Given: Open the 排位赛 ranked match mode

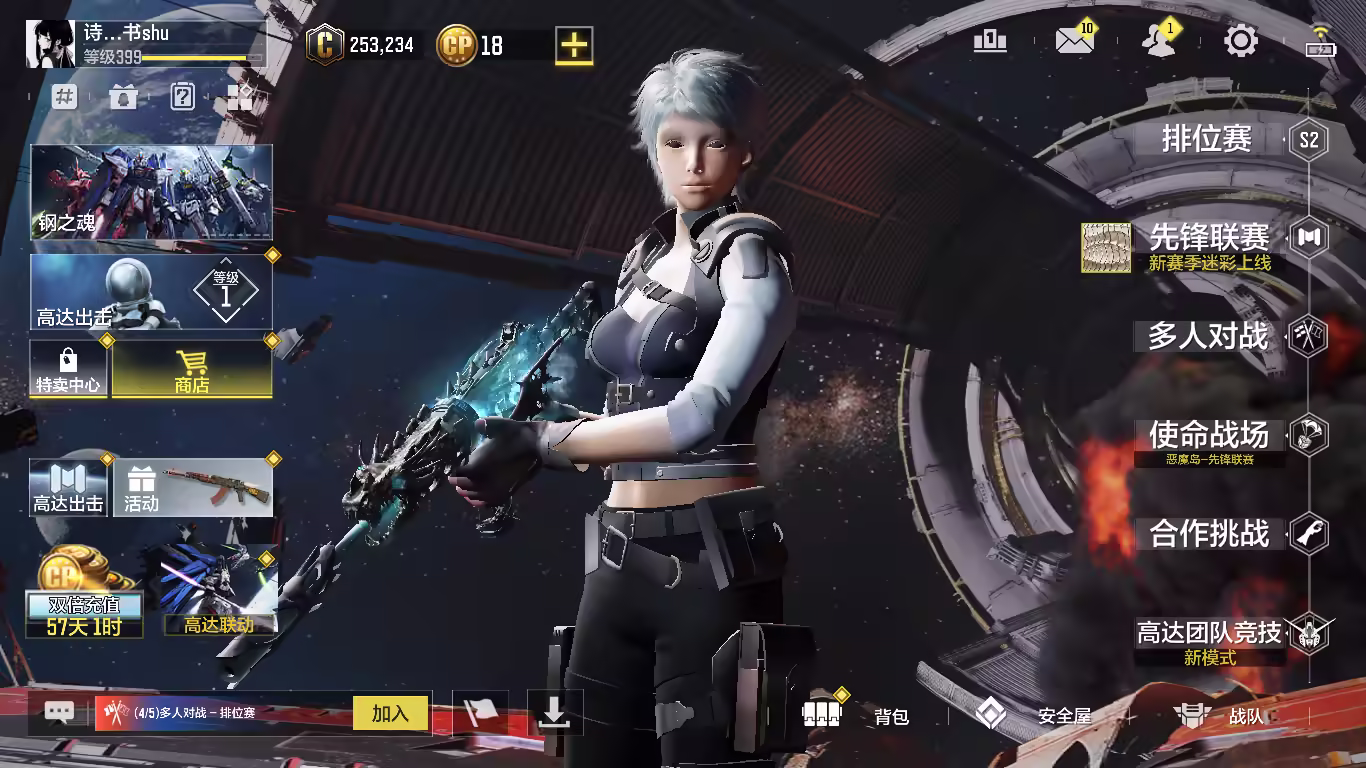Looking at the screenshot, I should coord(1207,139).
